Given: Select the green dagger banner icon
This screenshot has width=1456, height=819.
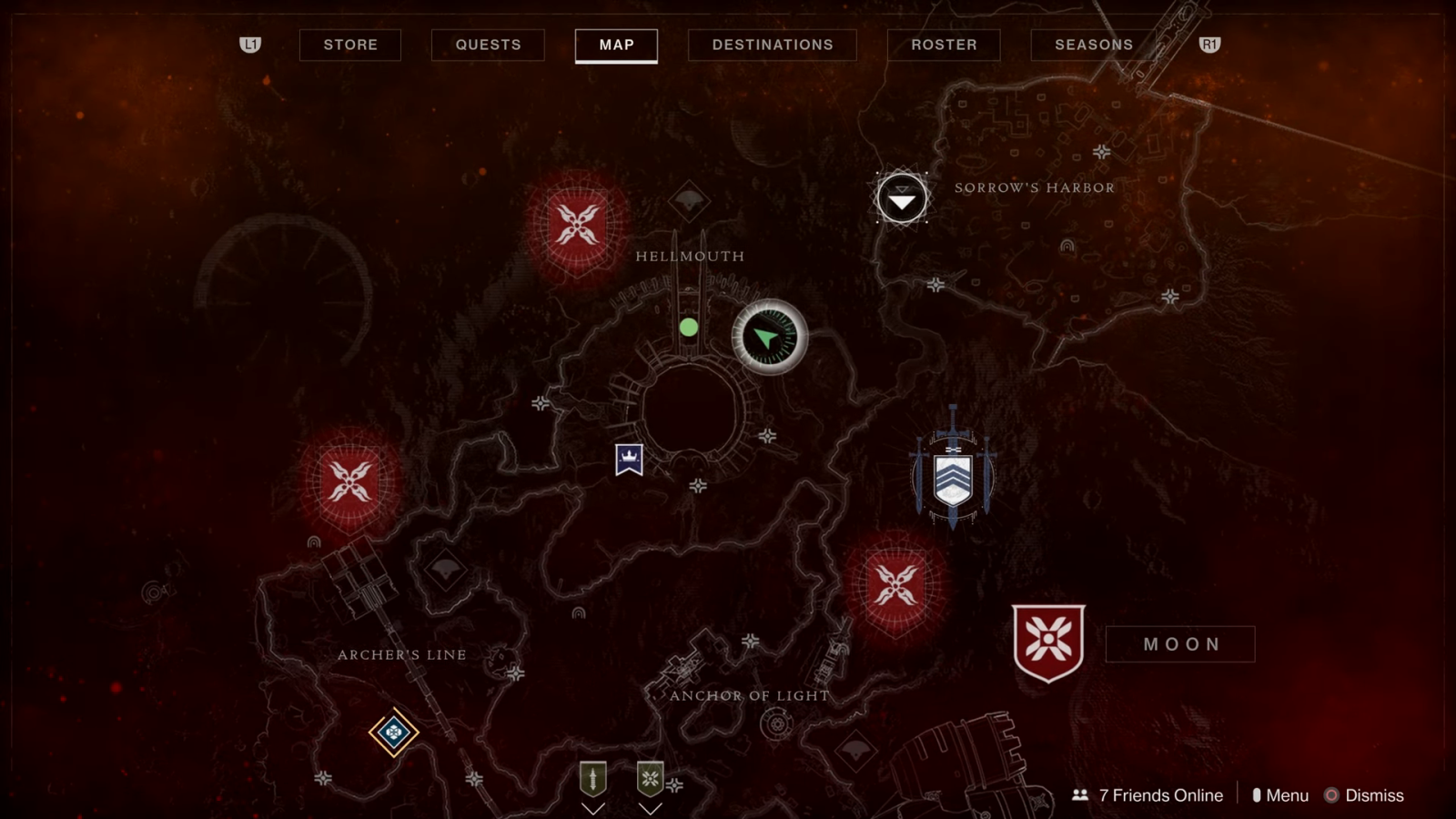Looking at the screenshot, I should coord(593,779).
